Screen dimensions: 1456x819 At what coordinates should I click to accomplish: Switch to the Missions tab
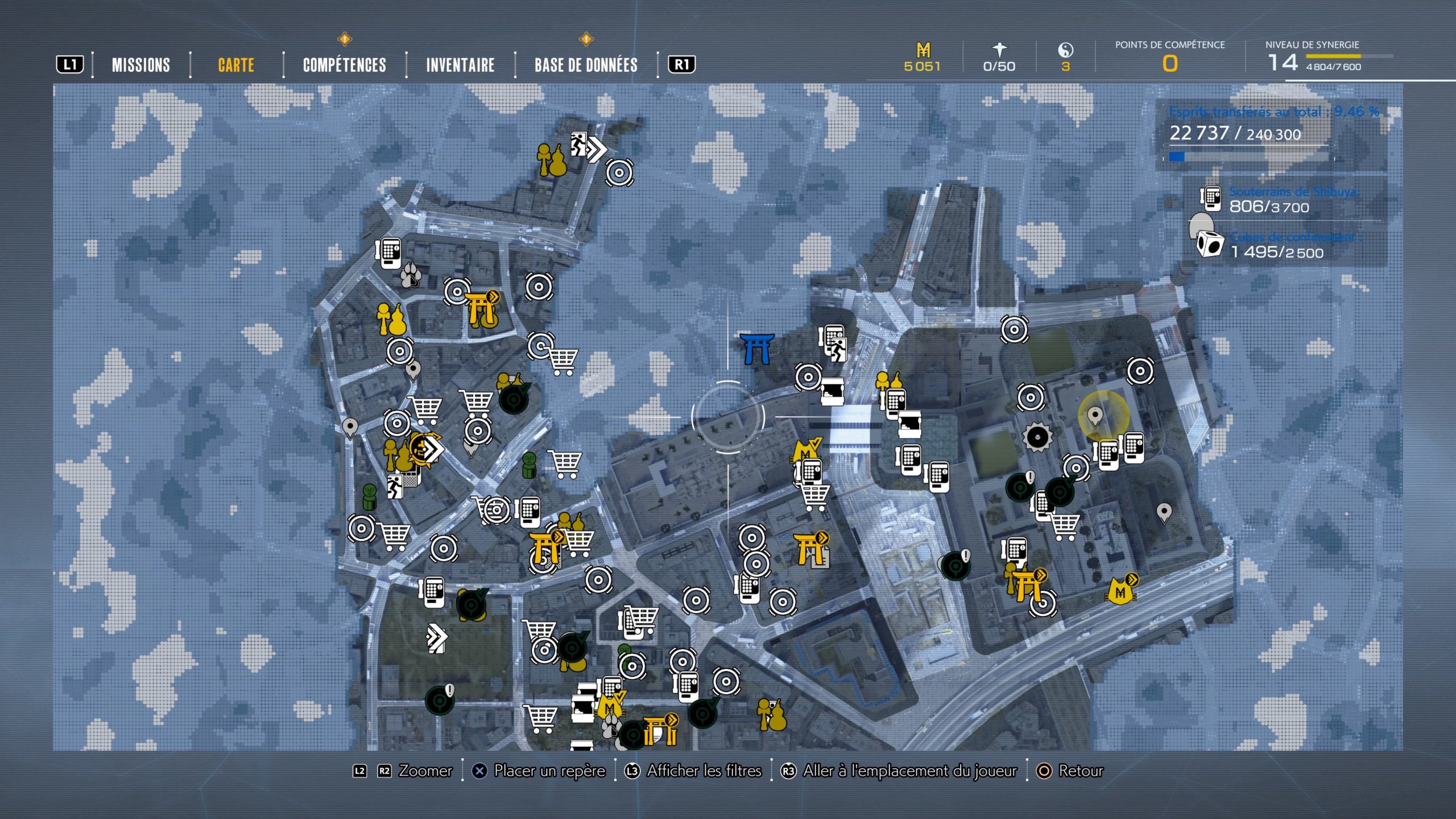pyautogui.click(x=140, y=65)
